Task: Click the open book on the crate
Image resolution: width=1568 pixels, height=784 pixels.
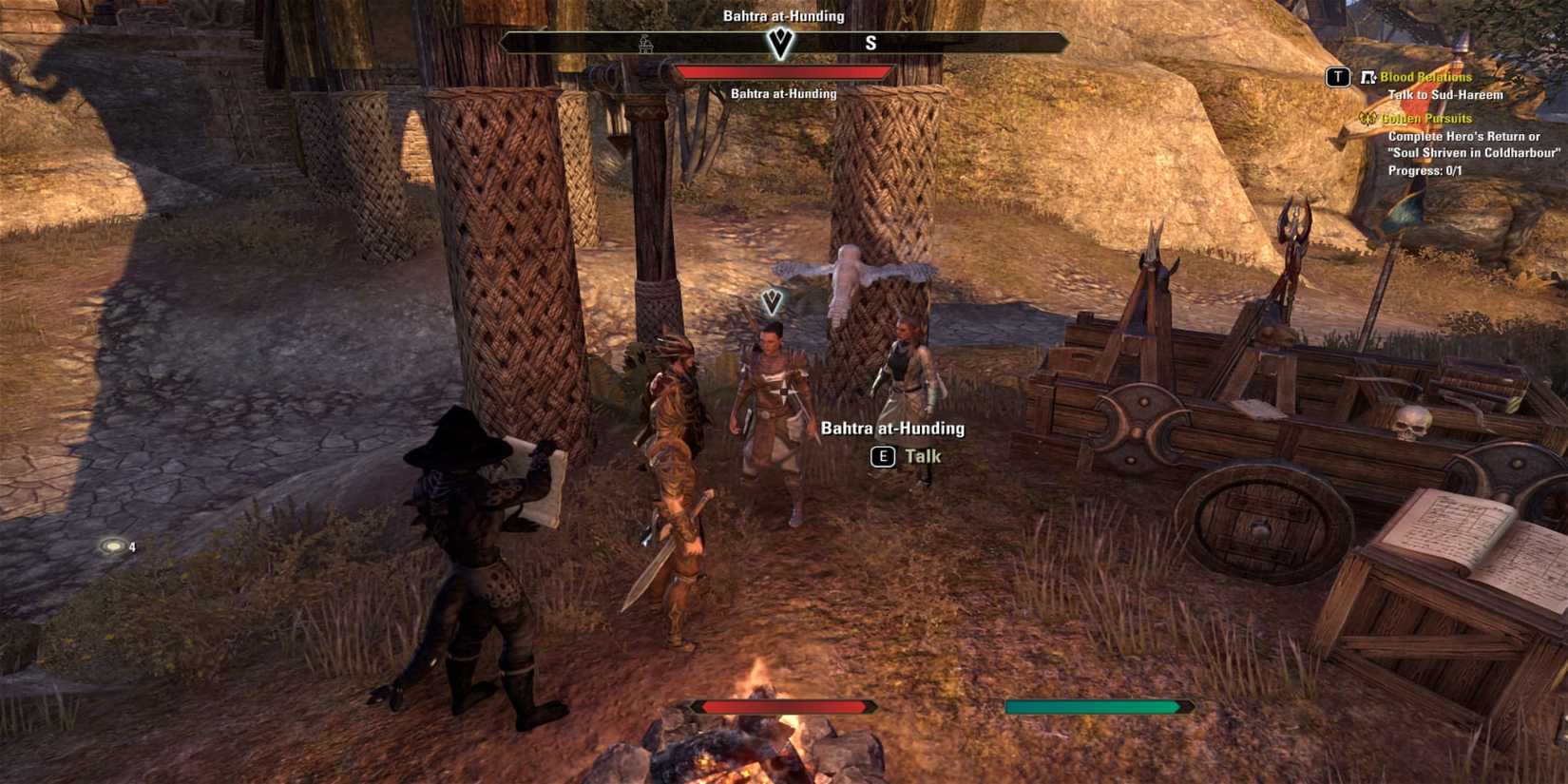Action: tap(1463, 532)
